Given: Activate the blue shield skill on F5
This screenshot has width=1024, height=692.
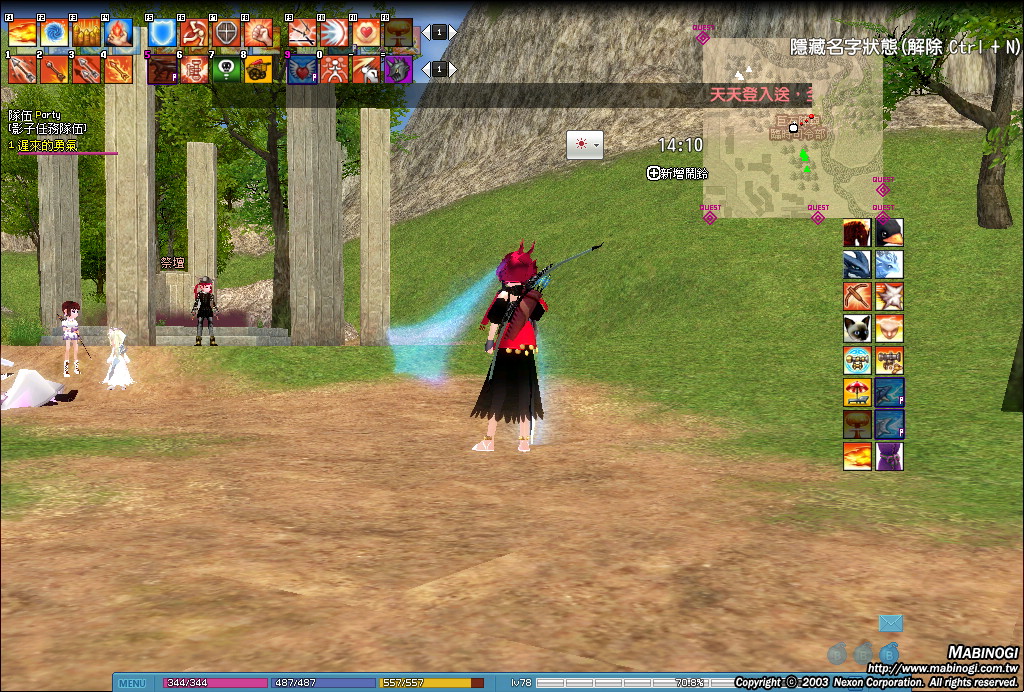Looking at the screenshot, I should (x=162, y=32).
